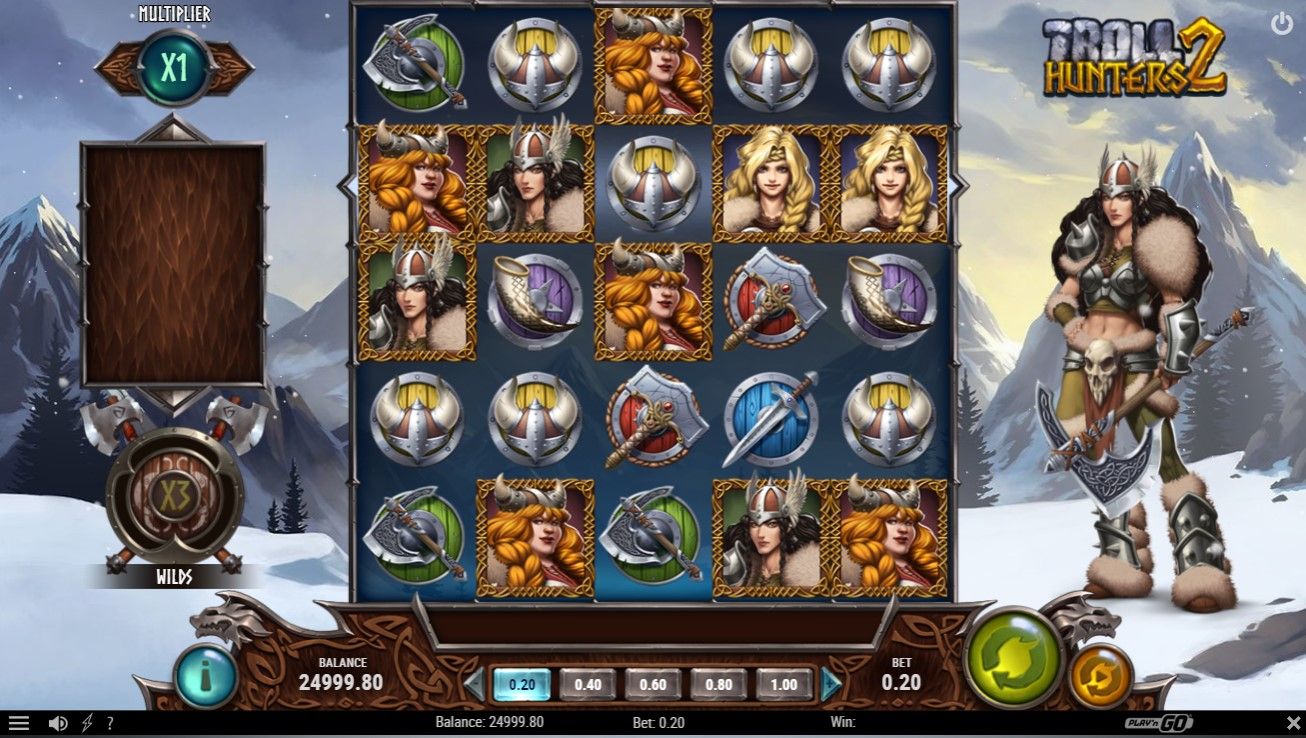Click the power icon beside the logo
Screen dimensions: 1306x738
[x=1281, y=24]
